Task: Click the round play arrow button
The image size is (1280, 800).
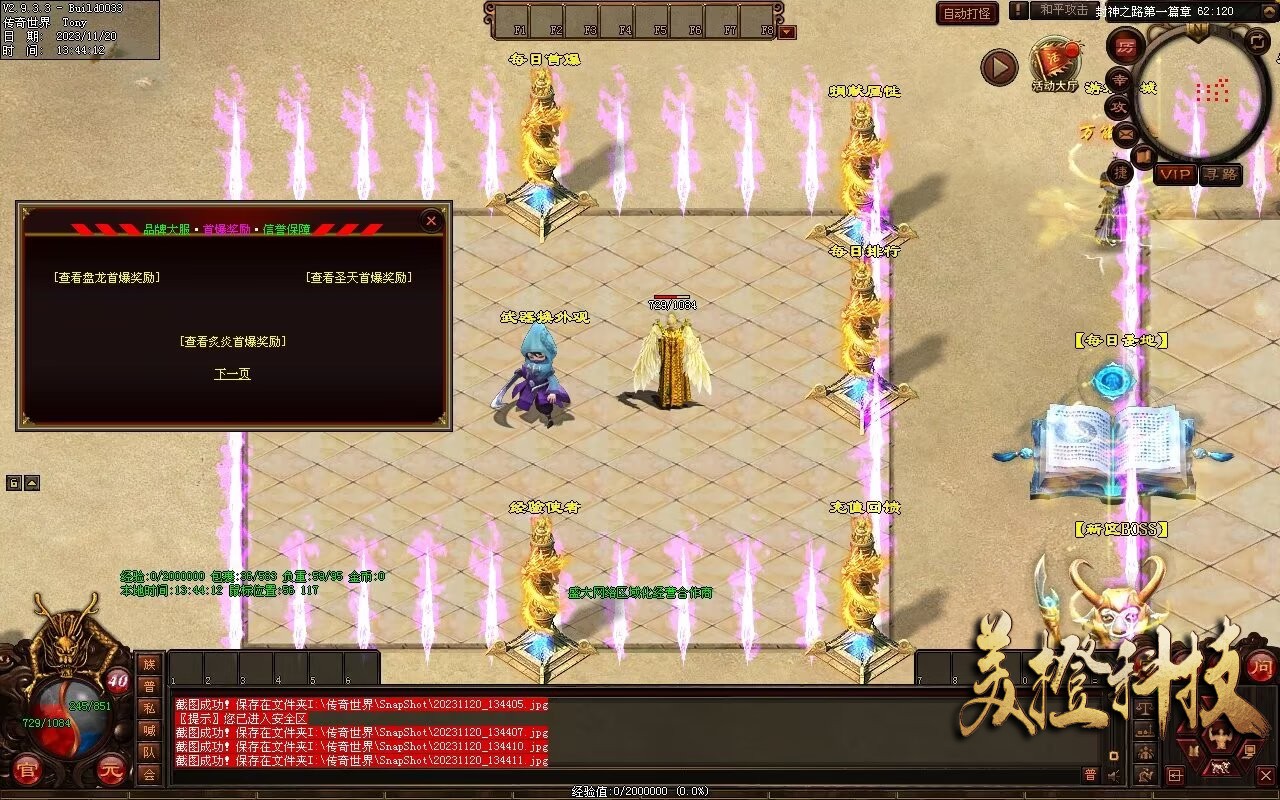Action: [x=998, y=68]
